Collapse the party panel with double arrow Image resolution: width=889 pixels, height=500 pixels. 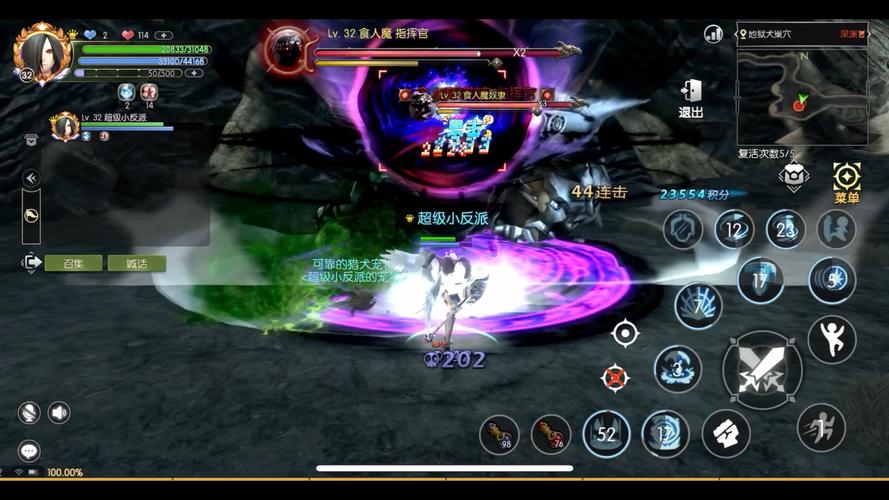(31, 178)
